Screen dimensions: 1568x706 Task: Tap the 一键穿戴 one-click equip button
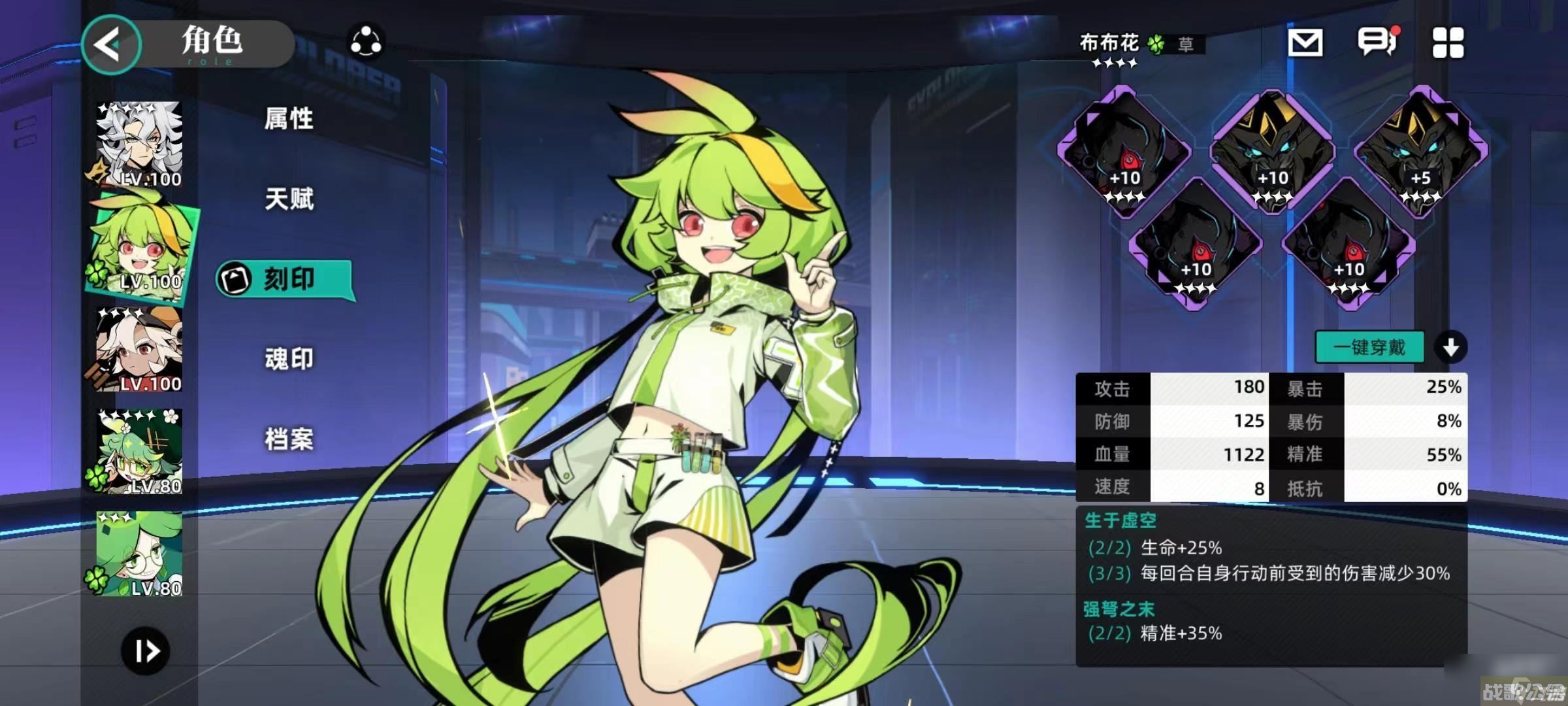1369,347
